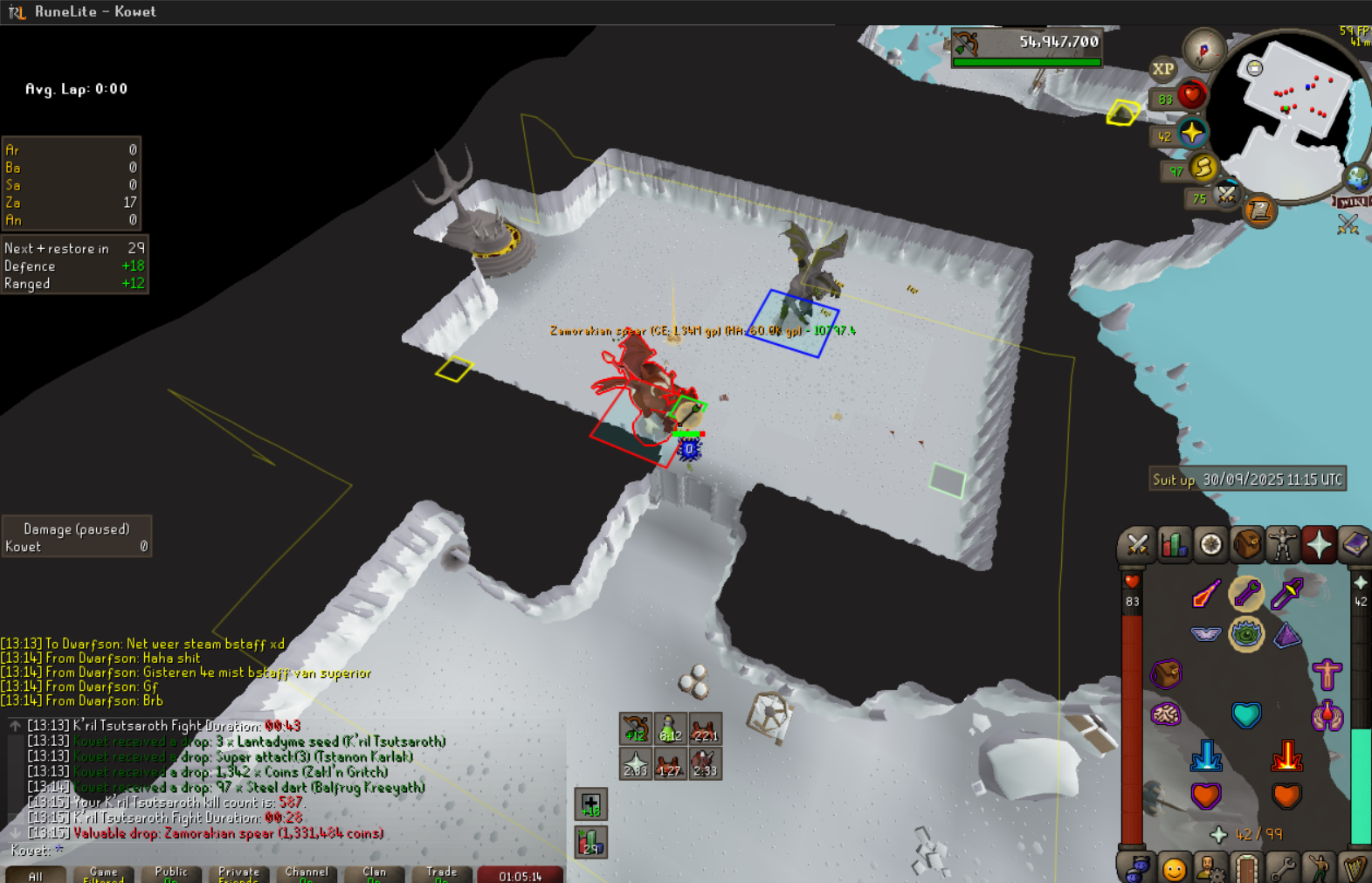Switch to the Private chat tab
This screenshot has width=1372, height=883.
238,874
